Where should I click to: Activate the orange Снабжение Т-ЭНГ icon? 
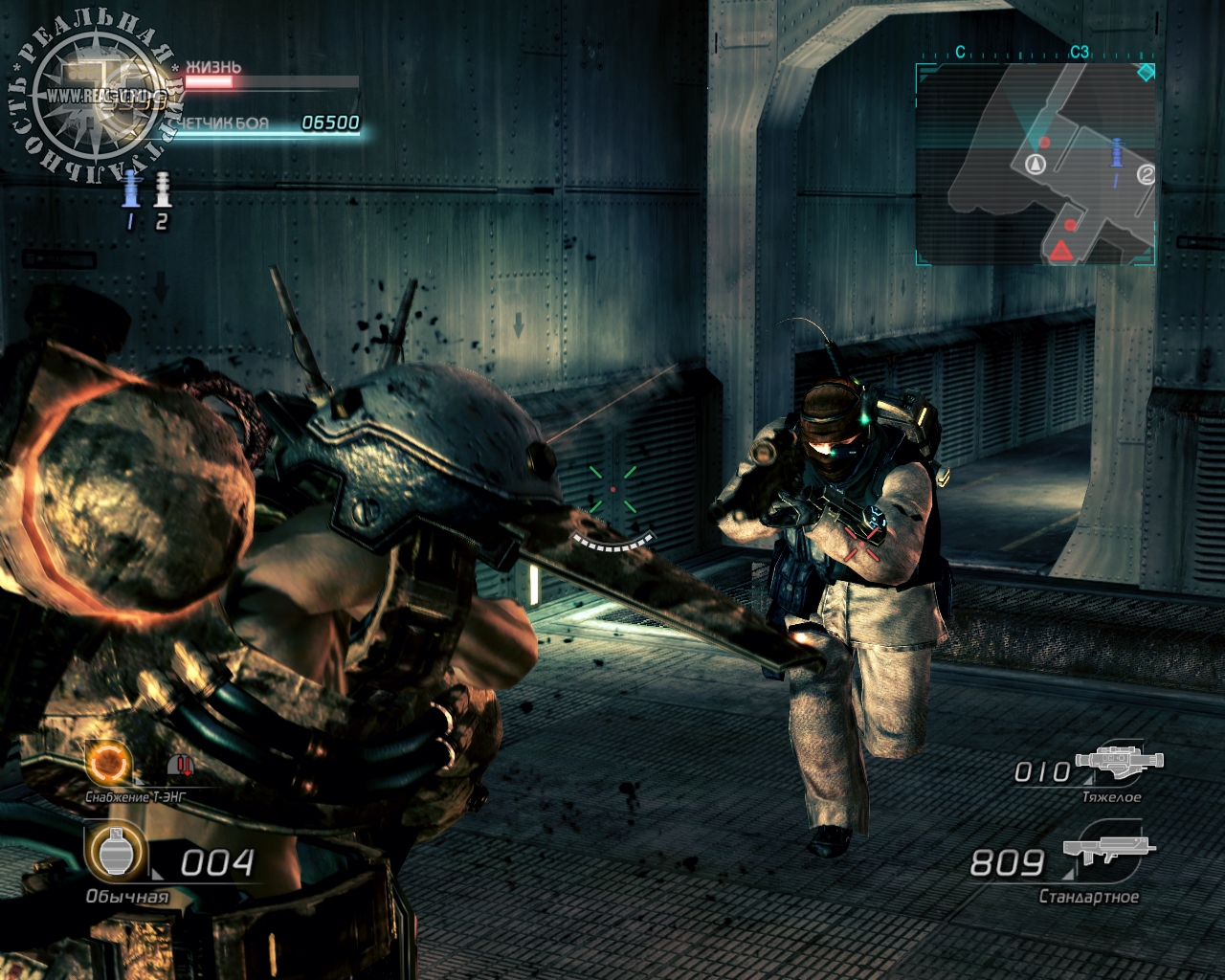coord(108,763)
